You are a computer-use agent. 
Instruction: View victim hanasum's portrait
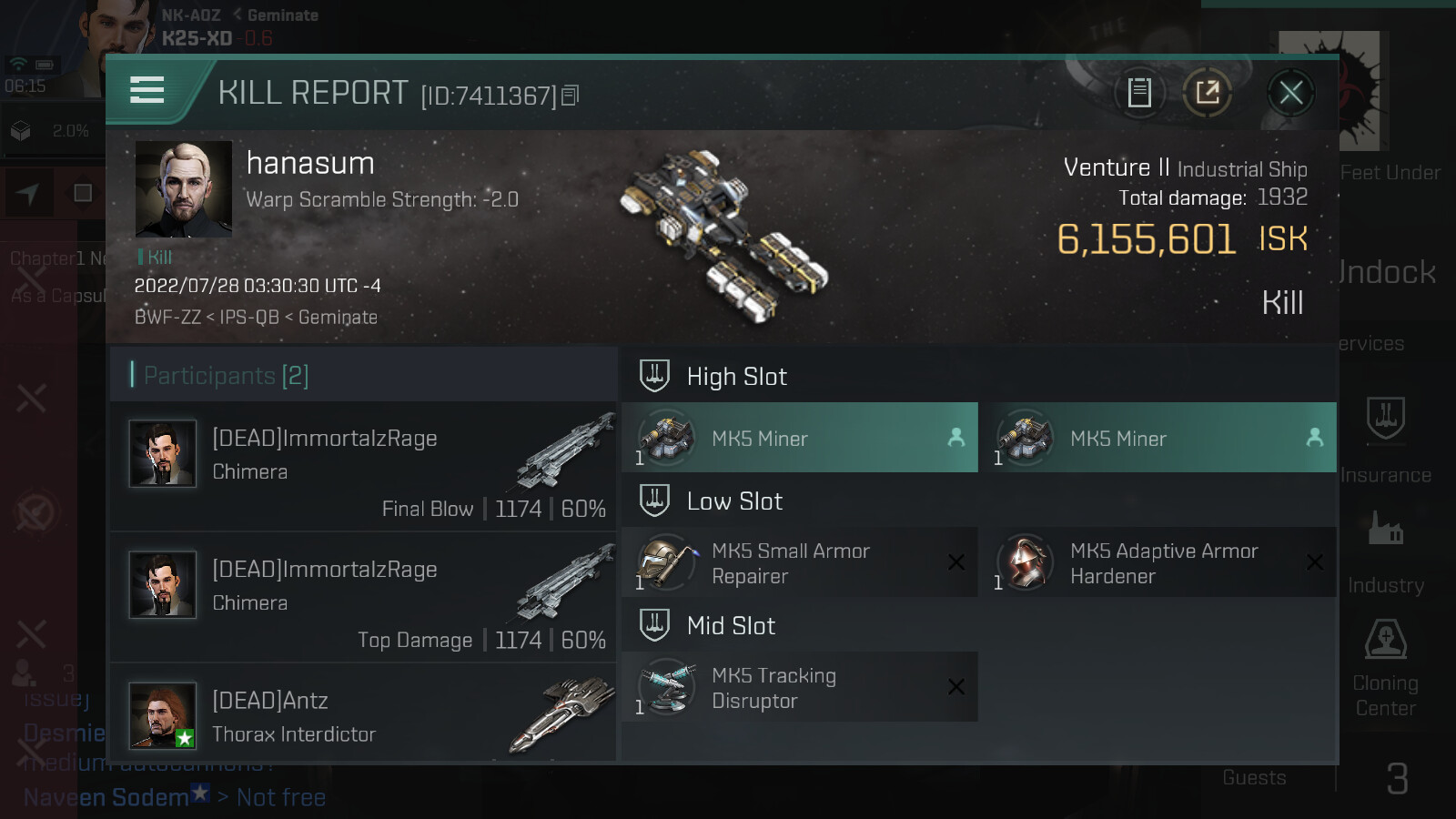point(184,189)
